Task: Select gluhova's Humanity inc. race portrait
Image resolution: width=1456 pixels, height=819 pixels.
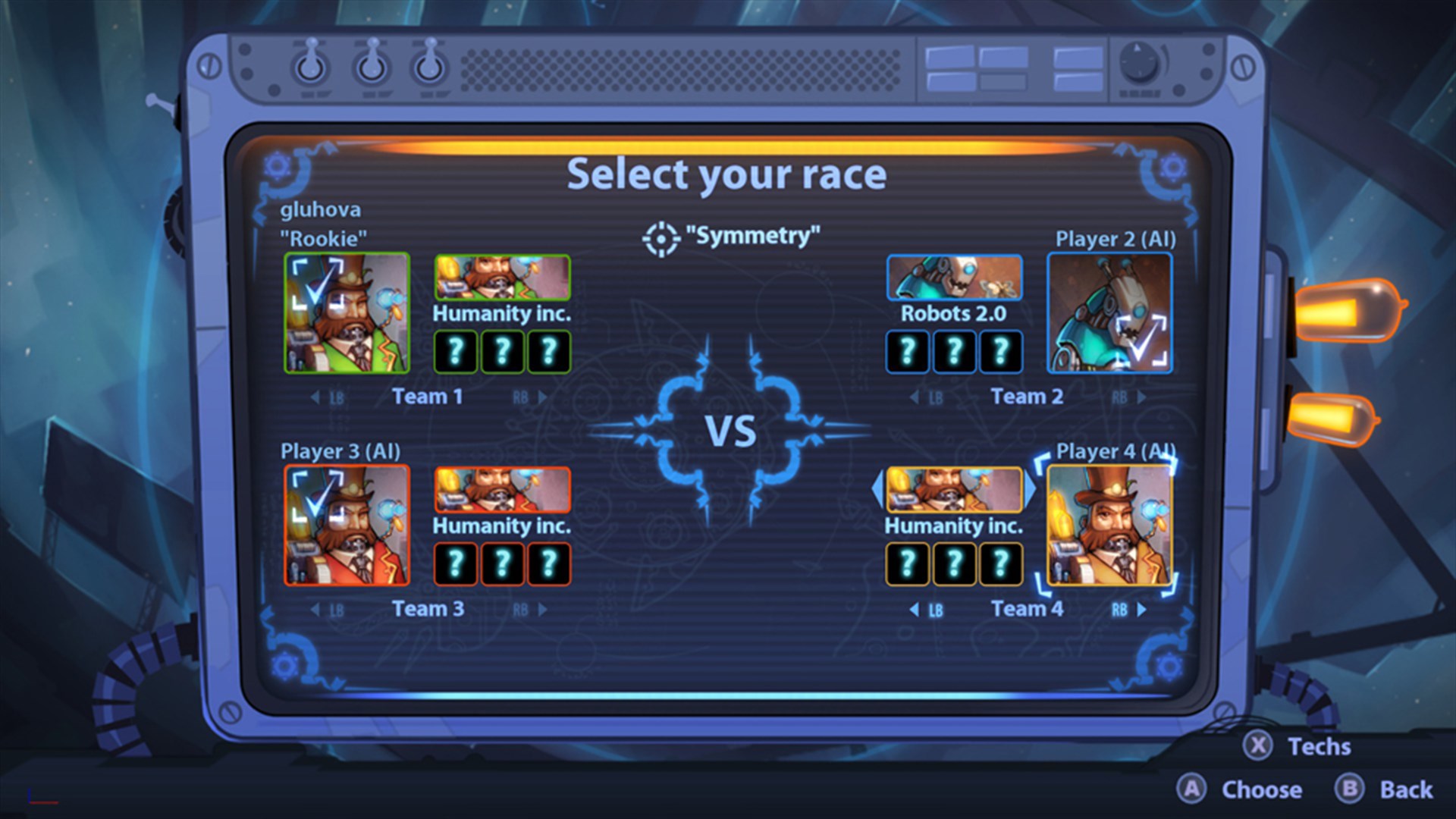Action: (x=501, y=278)
